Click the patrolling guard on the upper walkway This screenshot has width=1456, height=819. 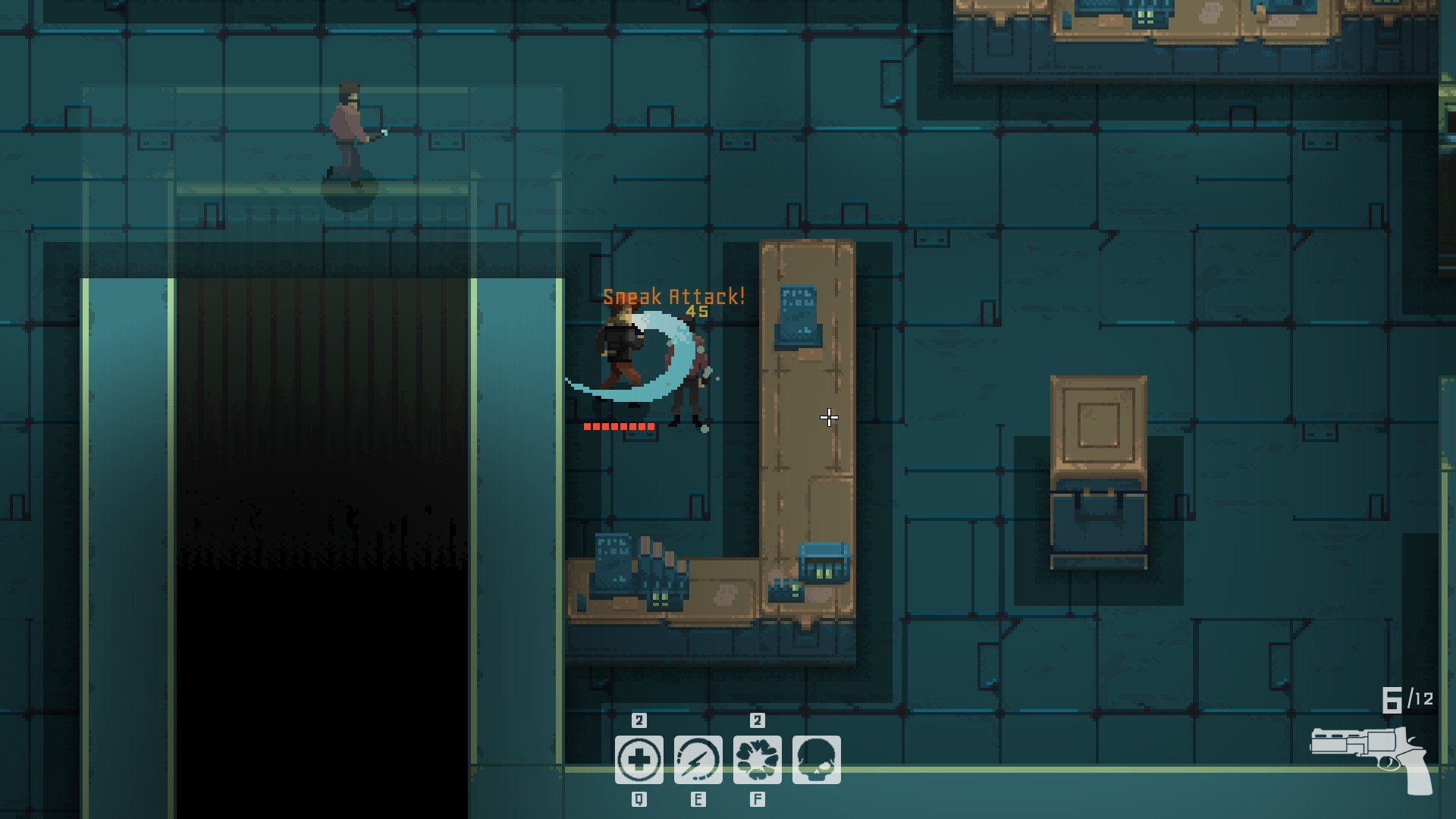pos(349,129)
